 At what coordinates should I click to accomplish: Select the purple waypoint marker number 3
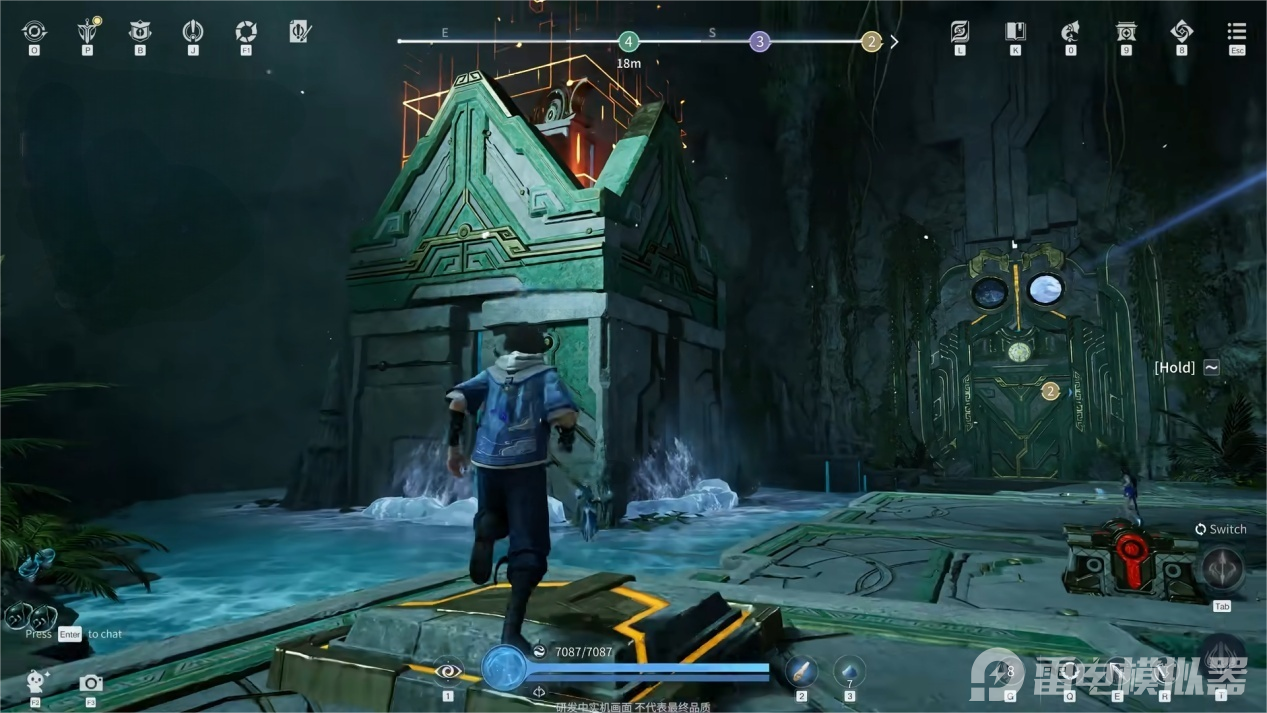(x=760, y=41)
